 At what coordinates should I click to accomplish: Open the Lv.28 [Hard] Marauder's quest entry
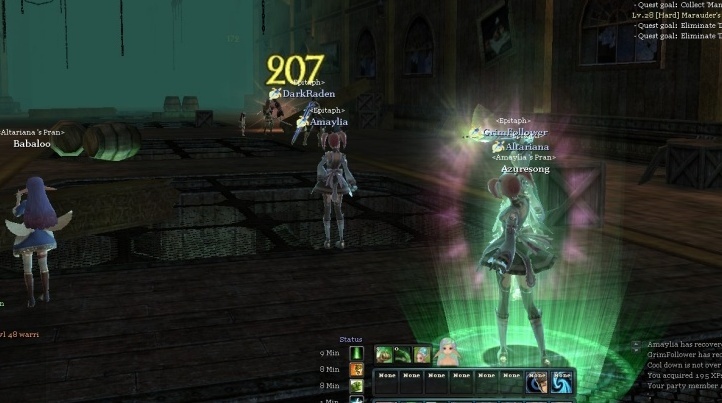tap(678, 16)
